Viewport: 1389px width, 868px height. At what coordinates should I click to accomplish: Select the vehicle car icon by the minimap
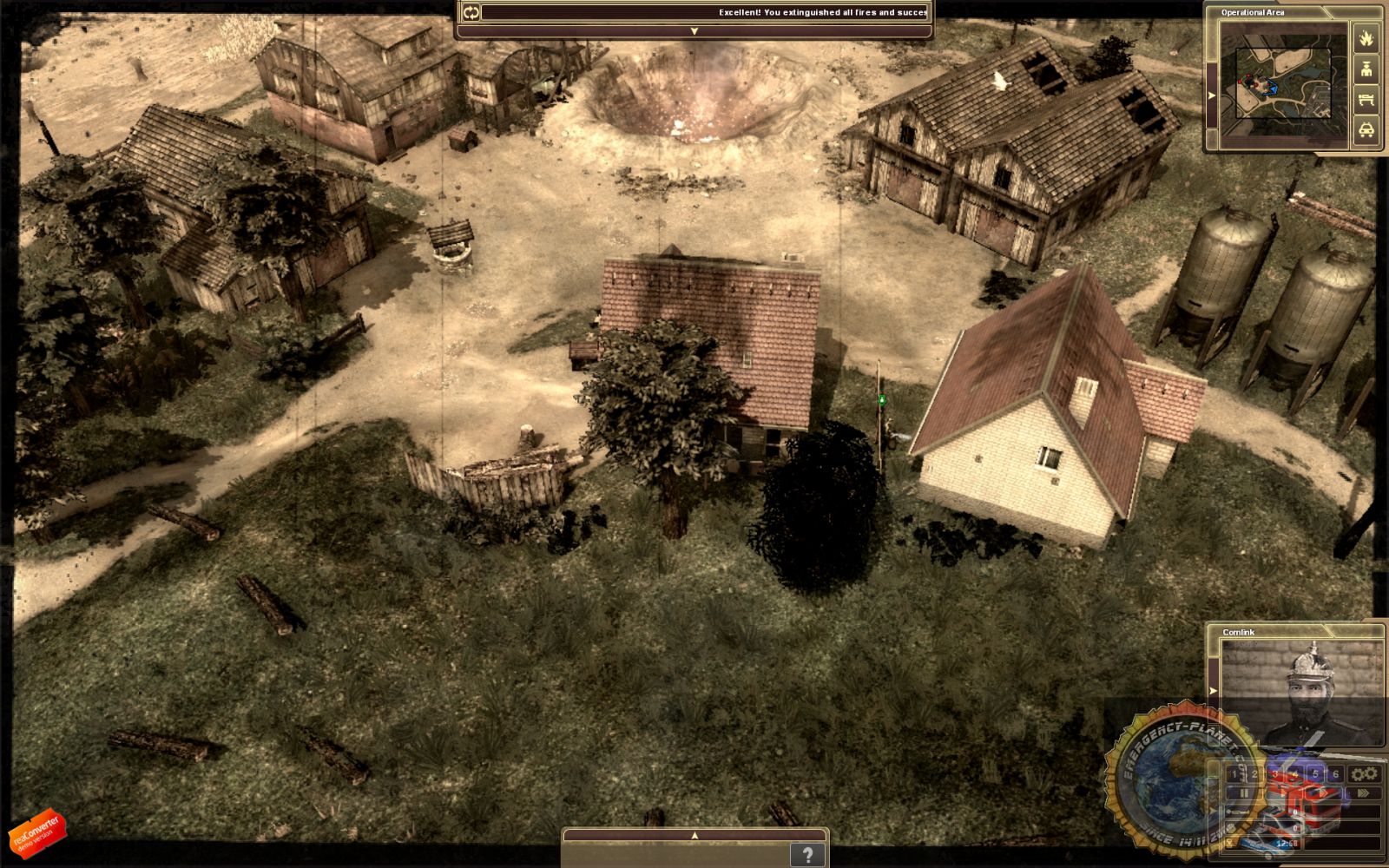coord(1366,130)
